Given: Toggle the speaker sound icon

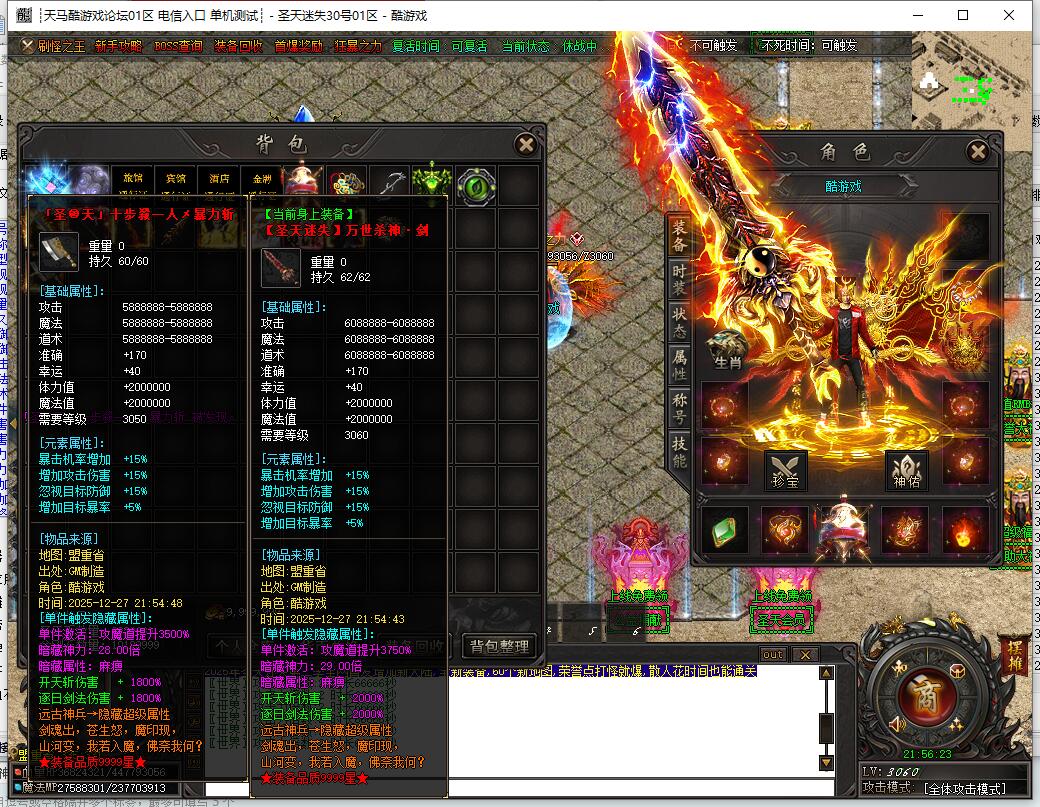Looking at the screenshot, I should [895, 724].
